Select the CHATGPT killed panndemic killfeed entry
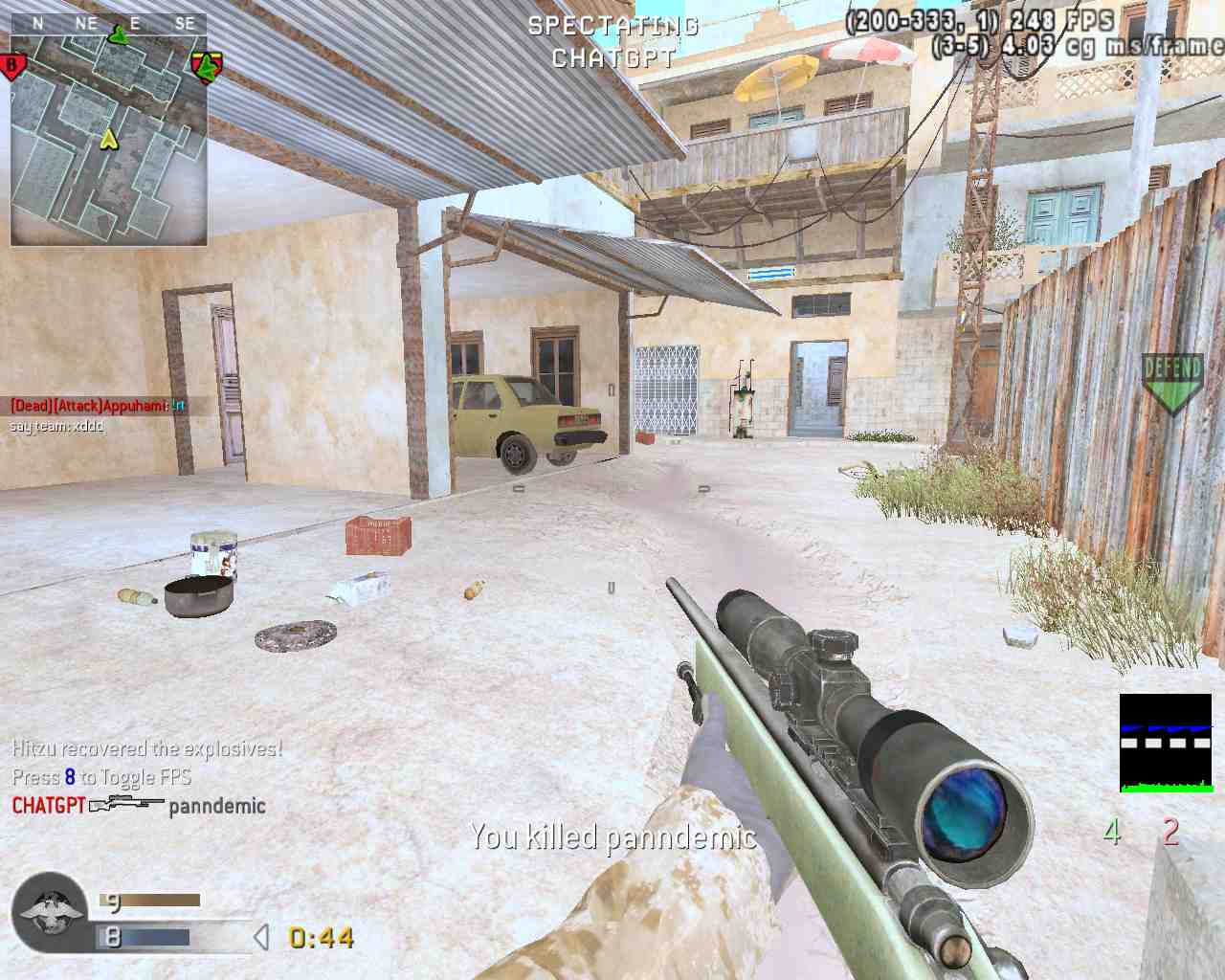The image size is (1225, 980). [x=139, y=806]
